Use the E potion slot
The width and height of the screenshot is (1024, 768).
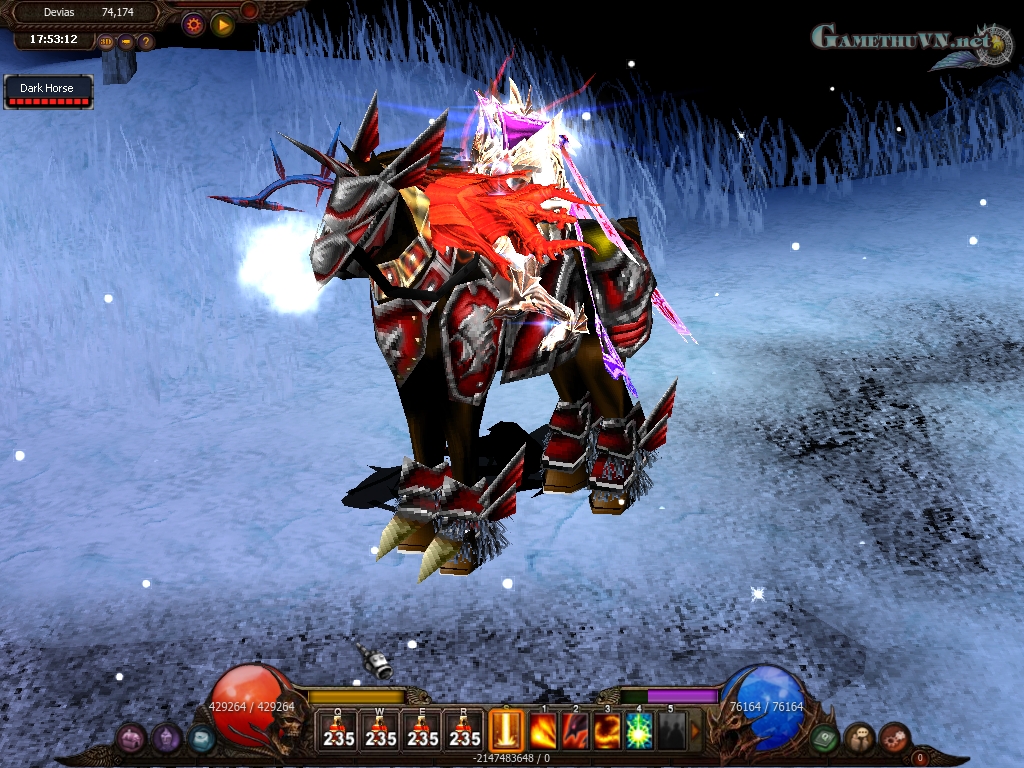pyautogui.click(x=422, y=730)
